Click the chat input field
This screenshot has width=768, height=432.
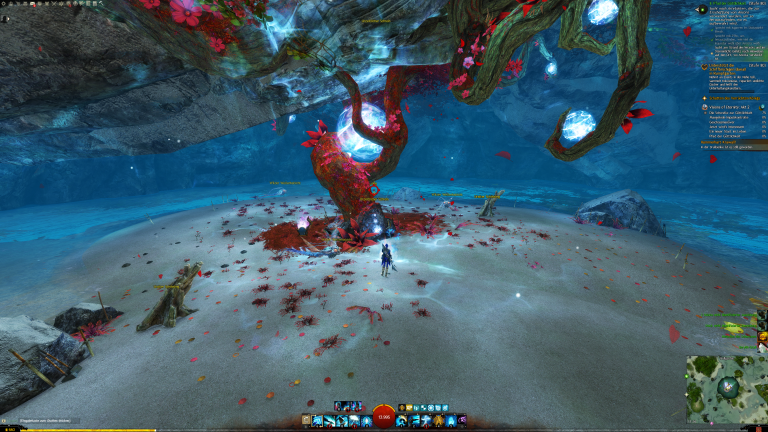pyautogui.click(x=45, y=421)
